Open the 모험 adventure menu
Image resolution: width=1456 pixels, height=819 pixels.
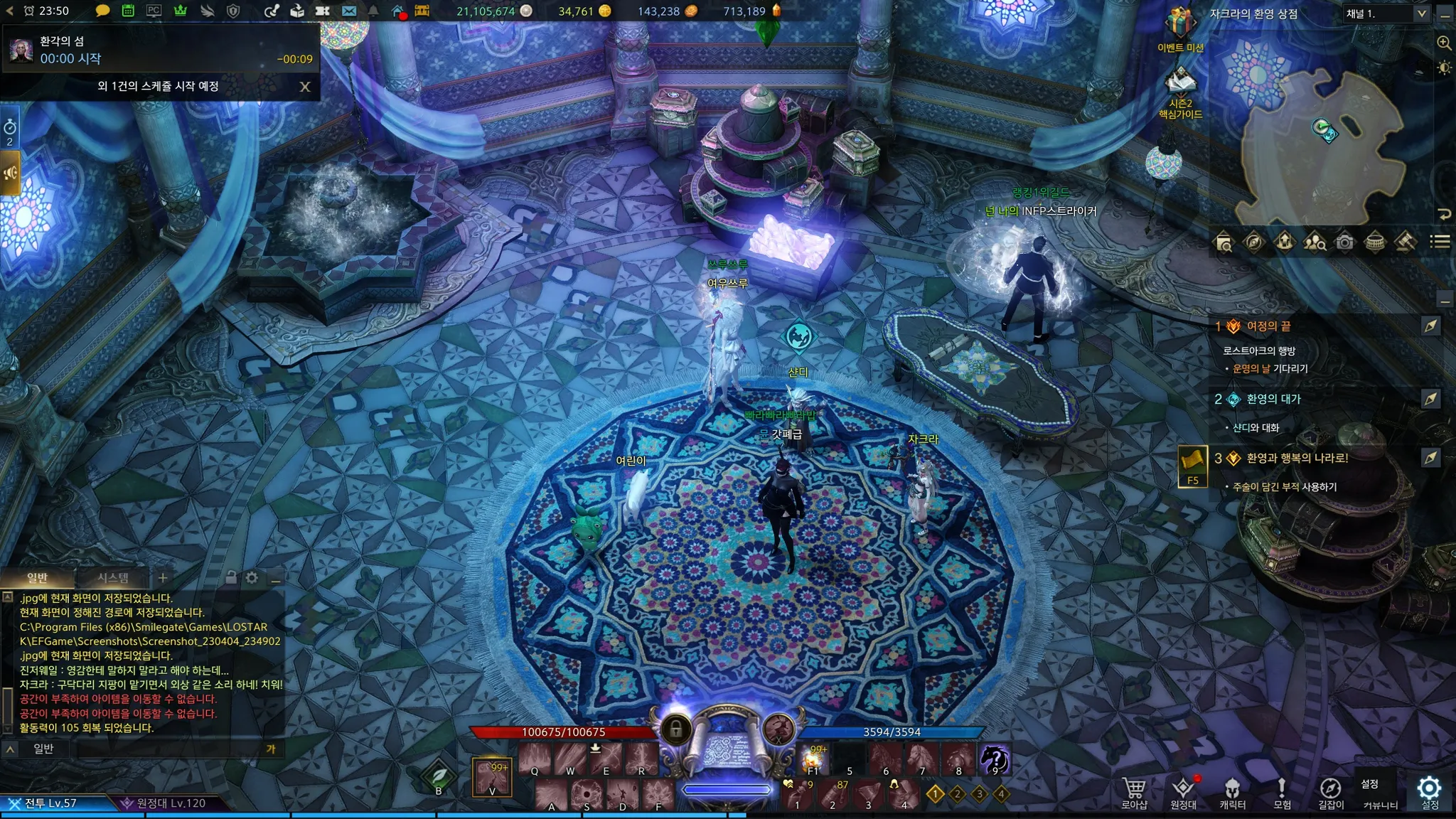pyautogui.click(x=1281, y=793)
